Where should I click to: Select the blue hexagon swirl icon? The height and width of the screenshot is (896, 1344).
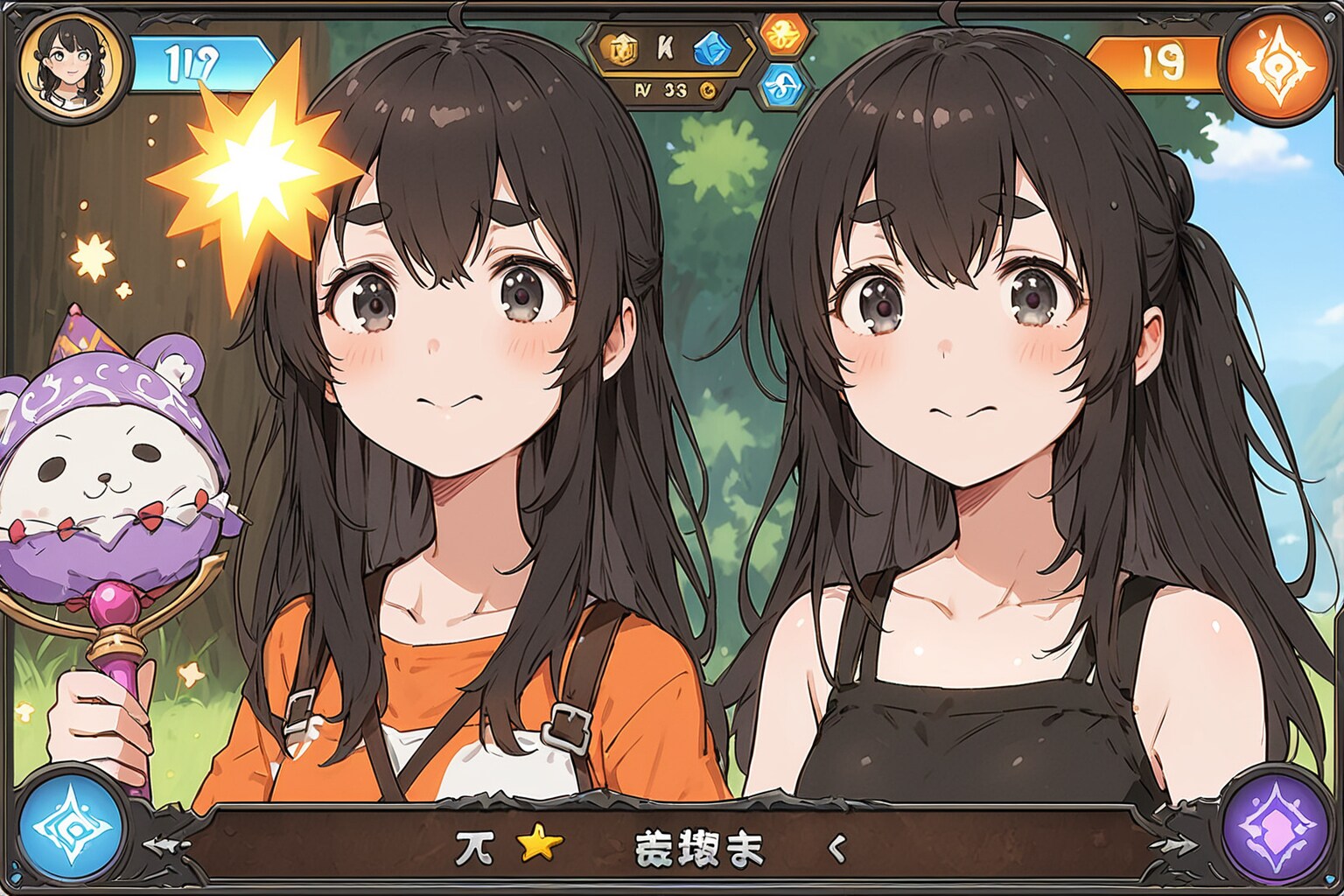point(782,85)
